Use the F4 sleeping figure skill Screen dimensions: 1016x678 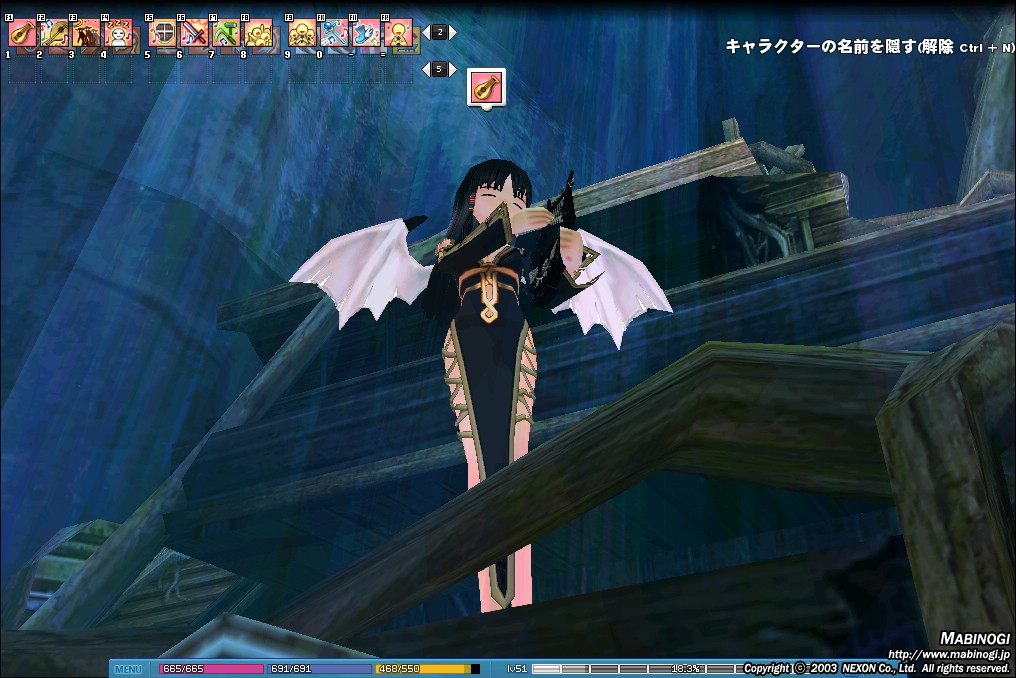pyautogui.click(x=118, y=33)
